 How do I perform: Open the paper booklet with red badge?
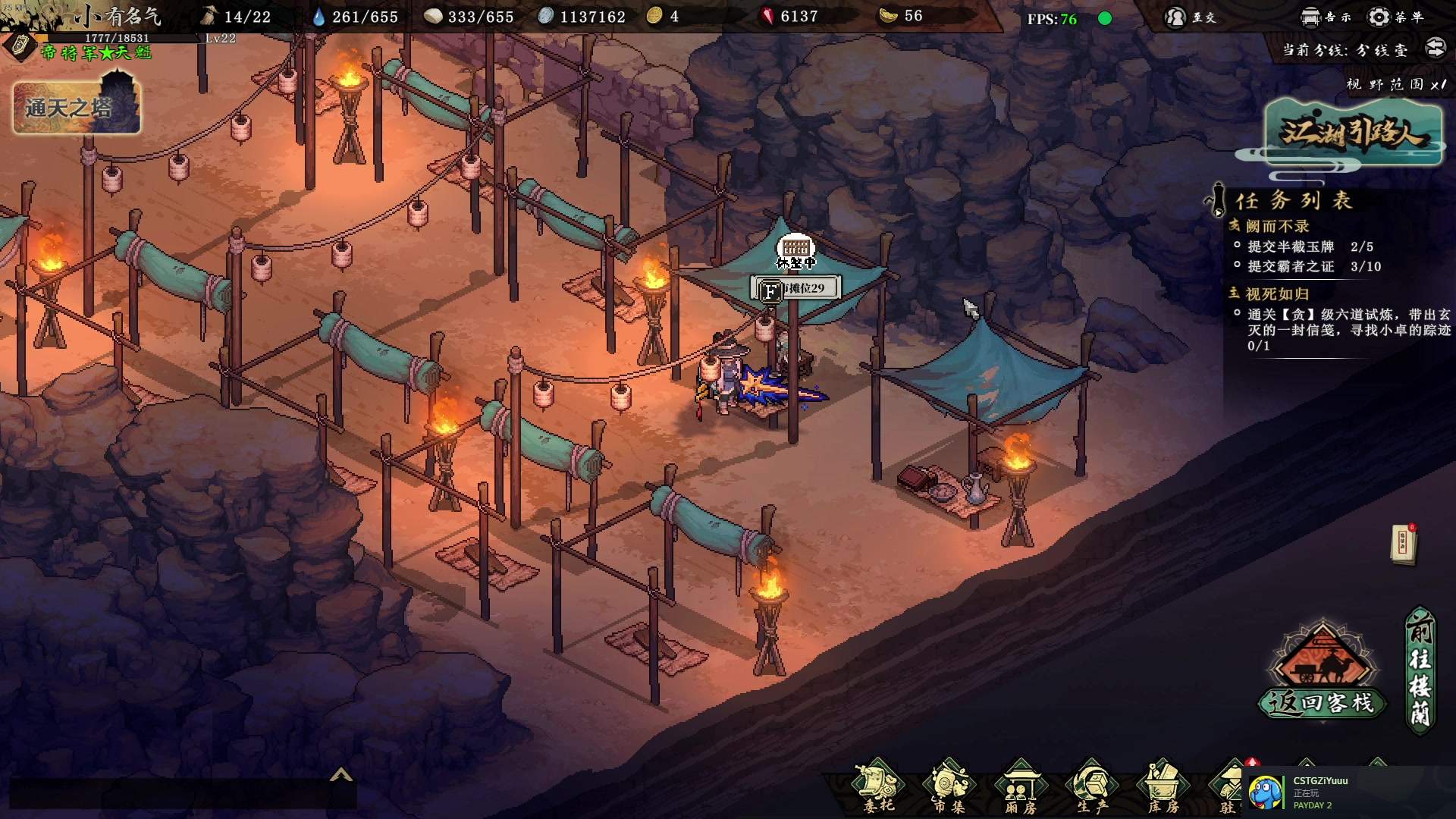point(1404,544)
